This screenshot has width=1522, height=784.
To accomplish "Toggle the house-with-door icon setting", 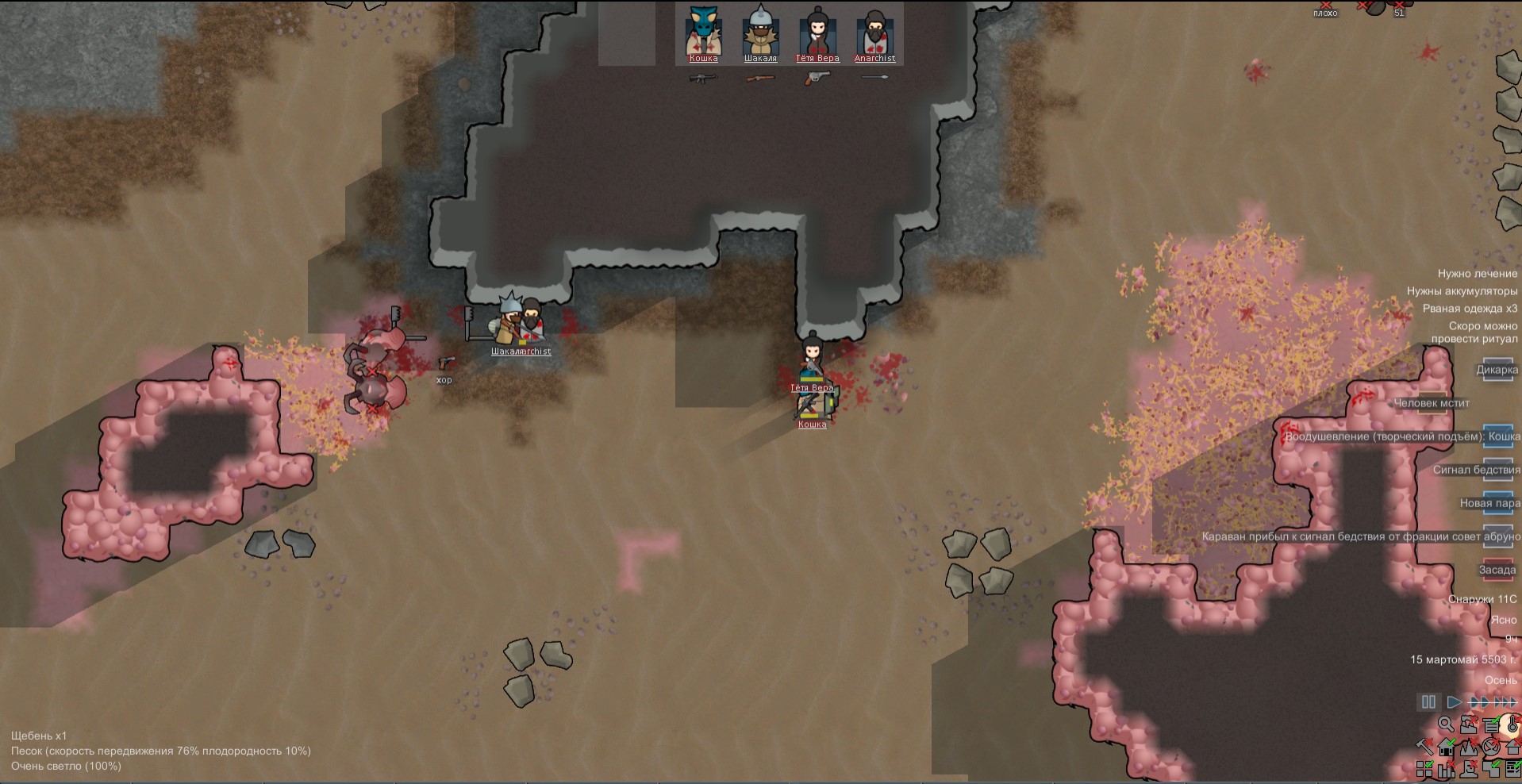I will coord(1447,747).
